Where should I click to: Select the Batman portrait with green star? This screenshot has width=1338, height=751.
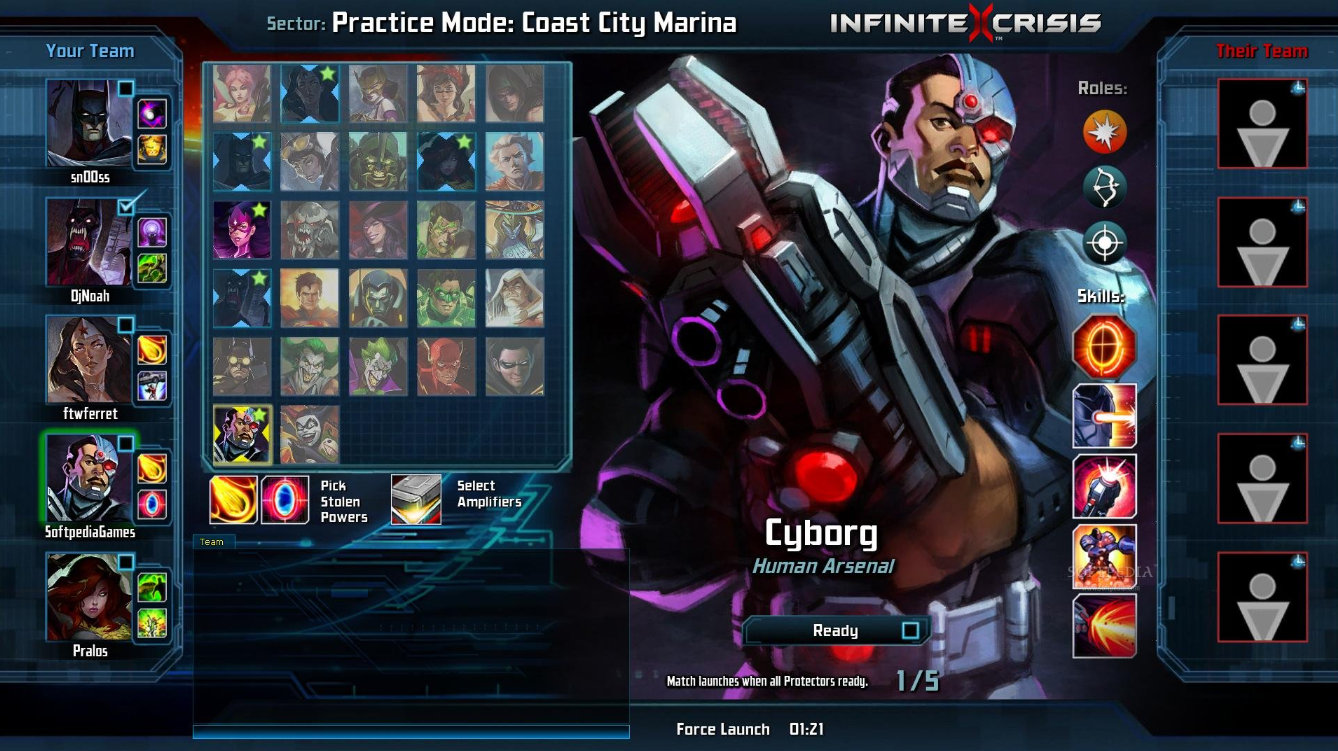pyautogui.click(x=241, y=160)
